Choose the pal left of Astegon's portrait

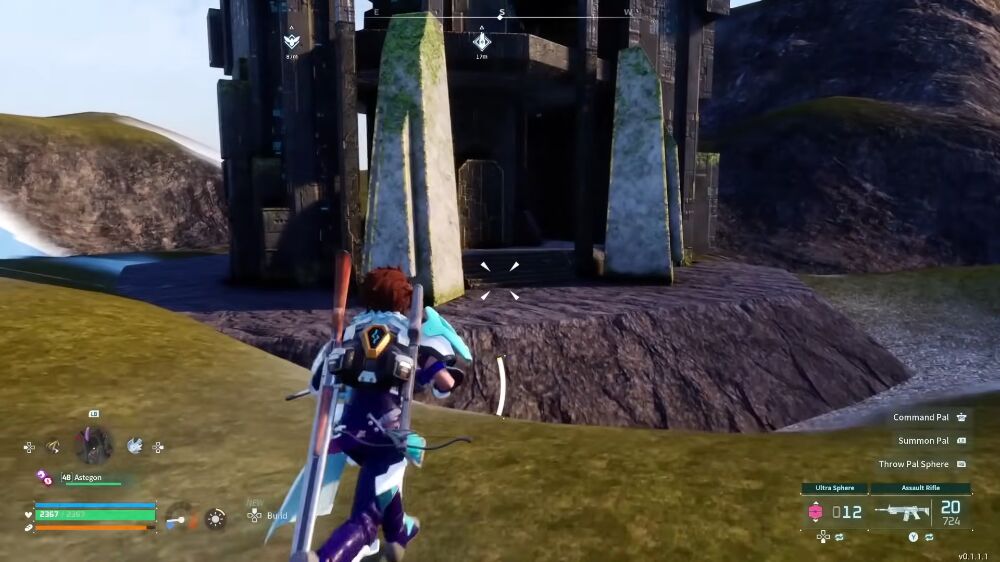click(53, 447)
